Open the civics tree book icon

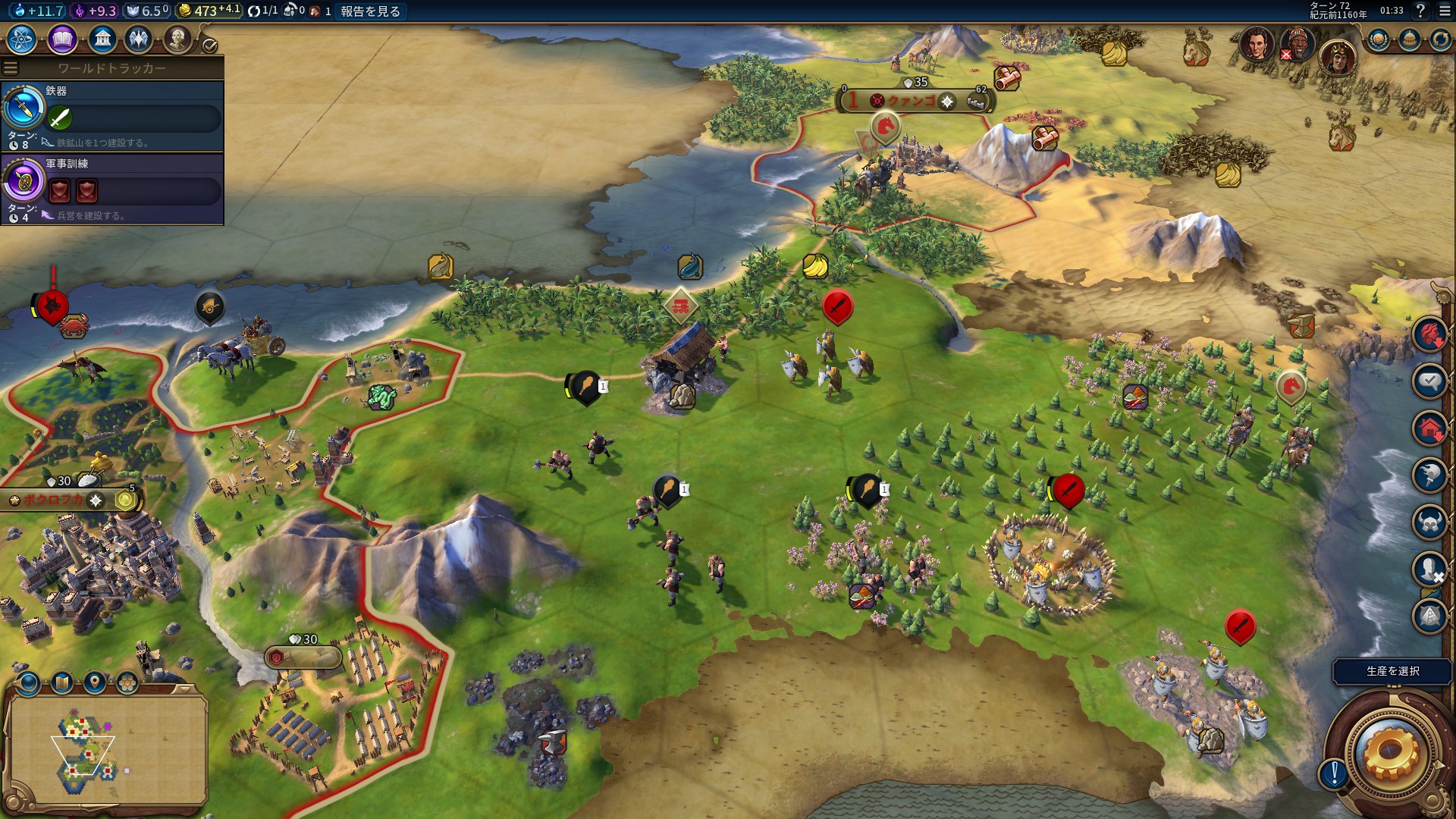tap(62, 39)
